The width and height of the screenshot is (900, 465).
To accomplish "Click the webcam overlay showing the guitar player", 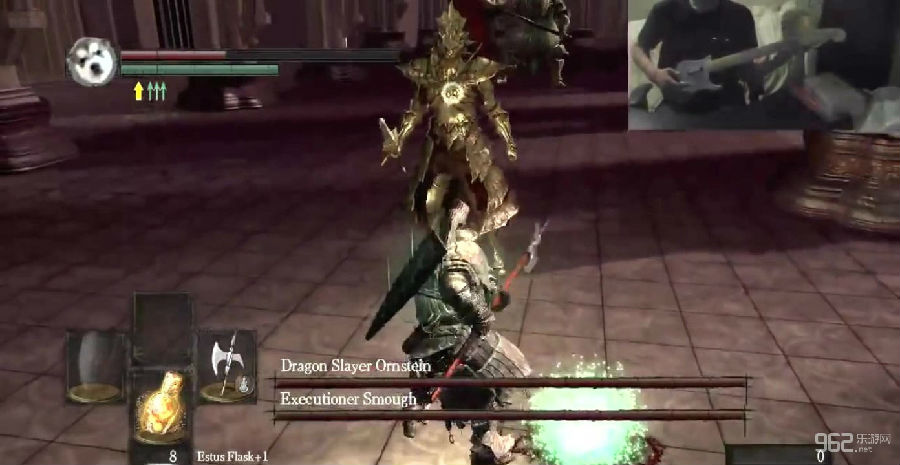I will click(x=763, y=65).
